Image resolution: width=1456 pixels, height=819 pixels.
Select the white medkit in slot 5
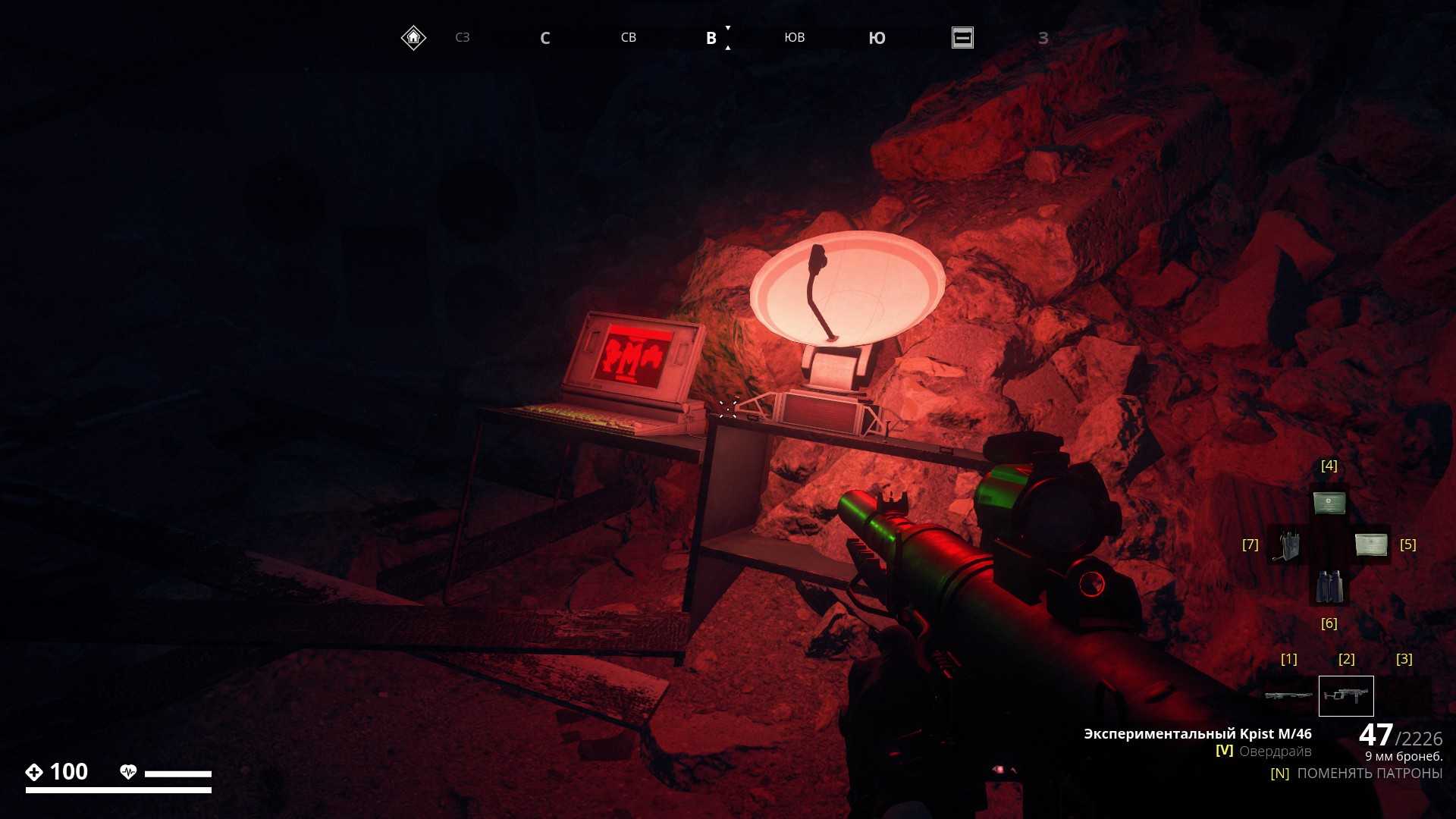click(1370, 544)
